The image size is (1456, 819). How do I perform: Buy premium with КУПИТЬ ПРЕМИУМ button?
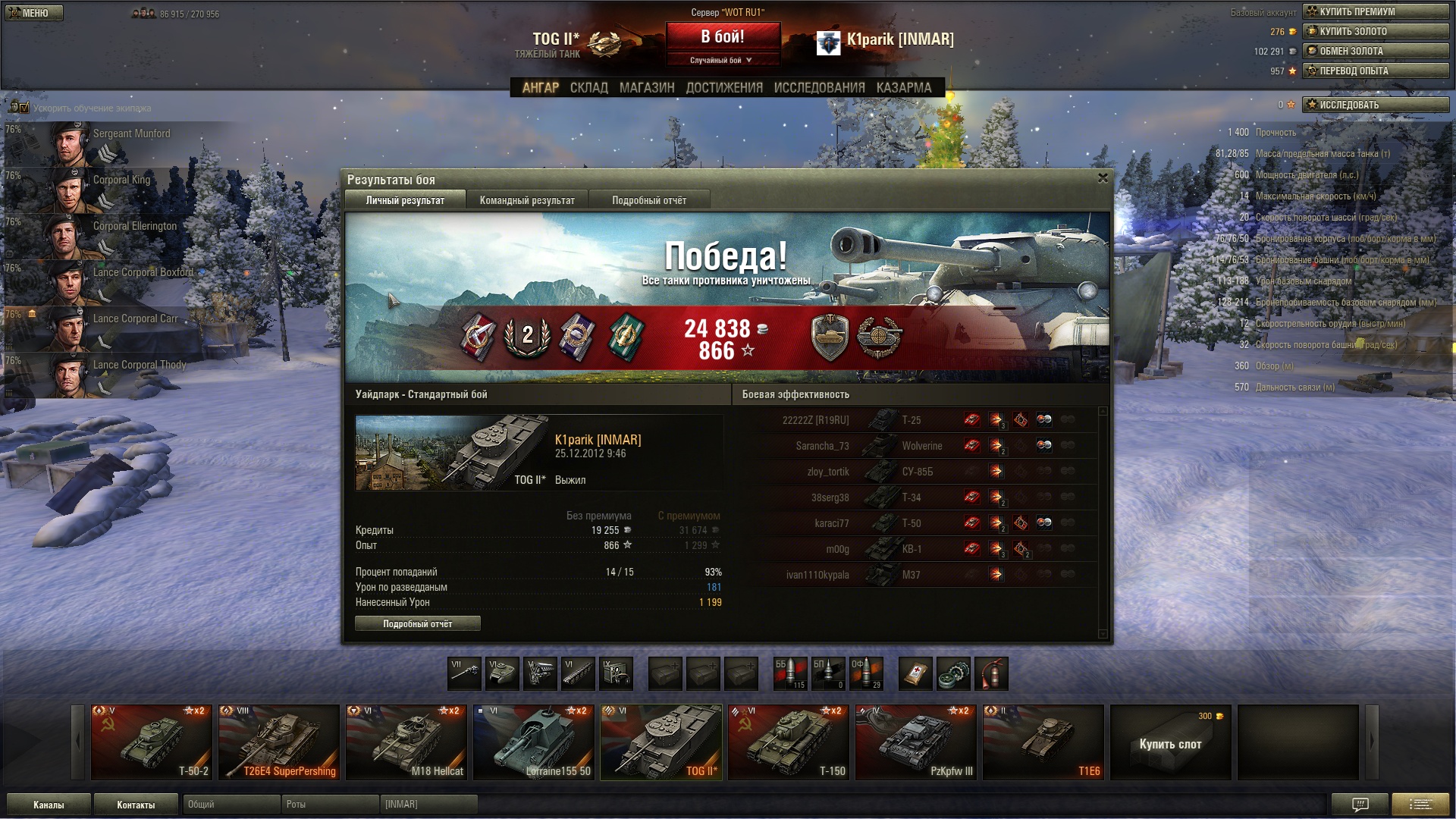[1375, 11]
